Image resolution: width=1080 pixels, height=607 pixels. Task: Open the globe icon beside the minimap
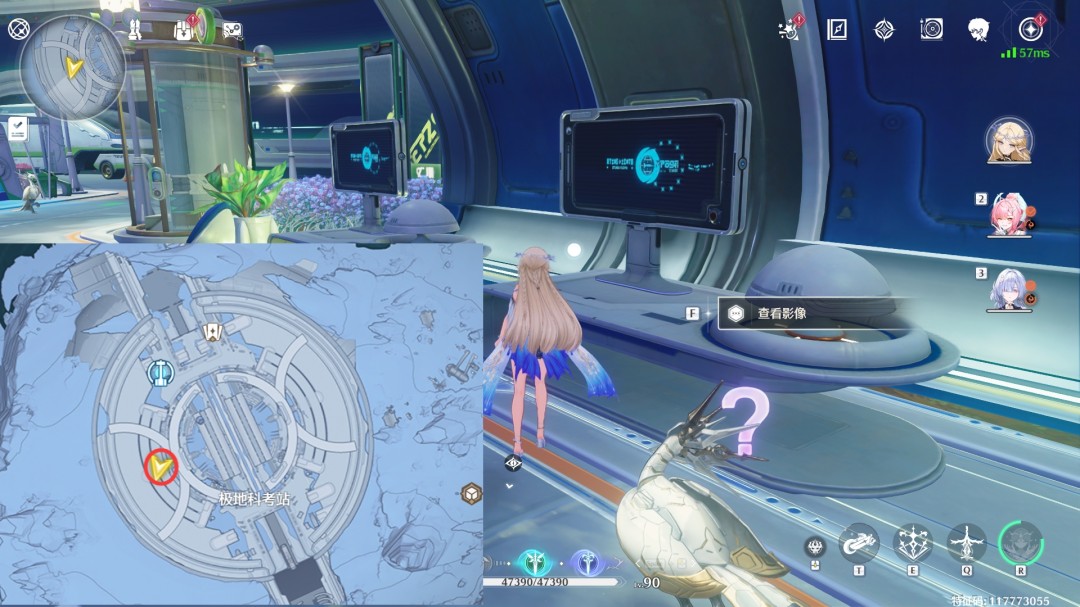pyautogui.click(x=18, y=28)
